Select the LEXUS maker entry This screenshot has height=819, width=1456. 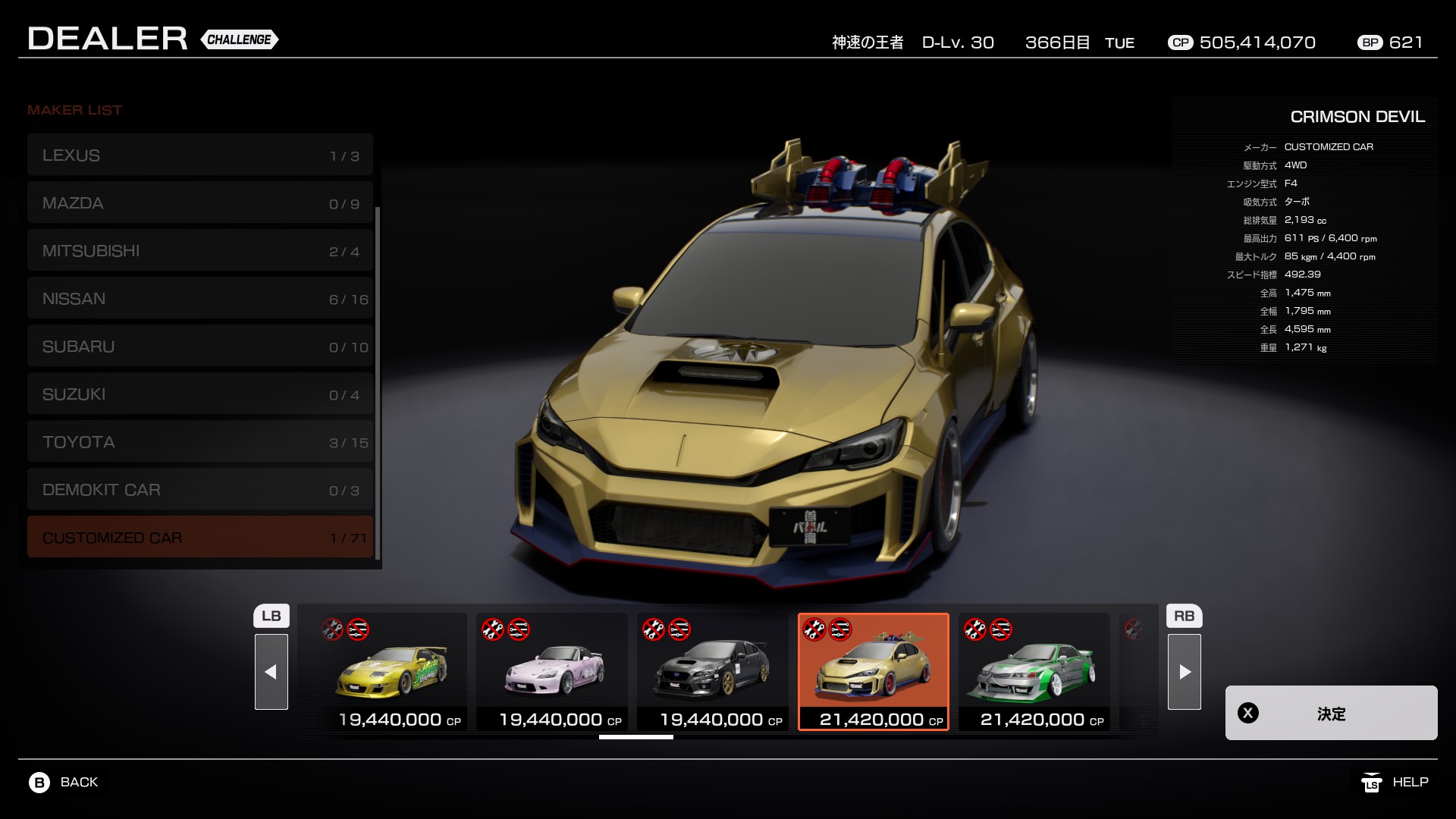click(199, 155)
